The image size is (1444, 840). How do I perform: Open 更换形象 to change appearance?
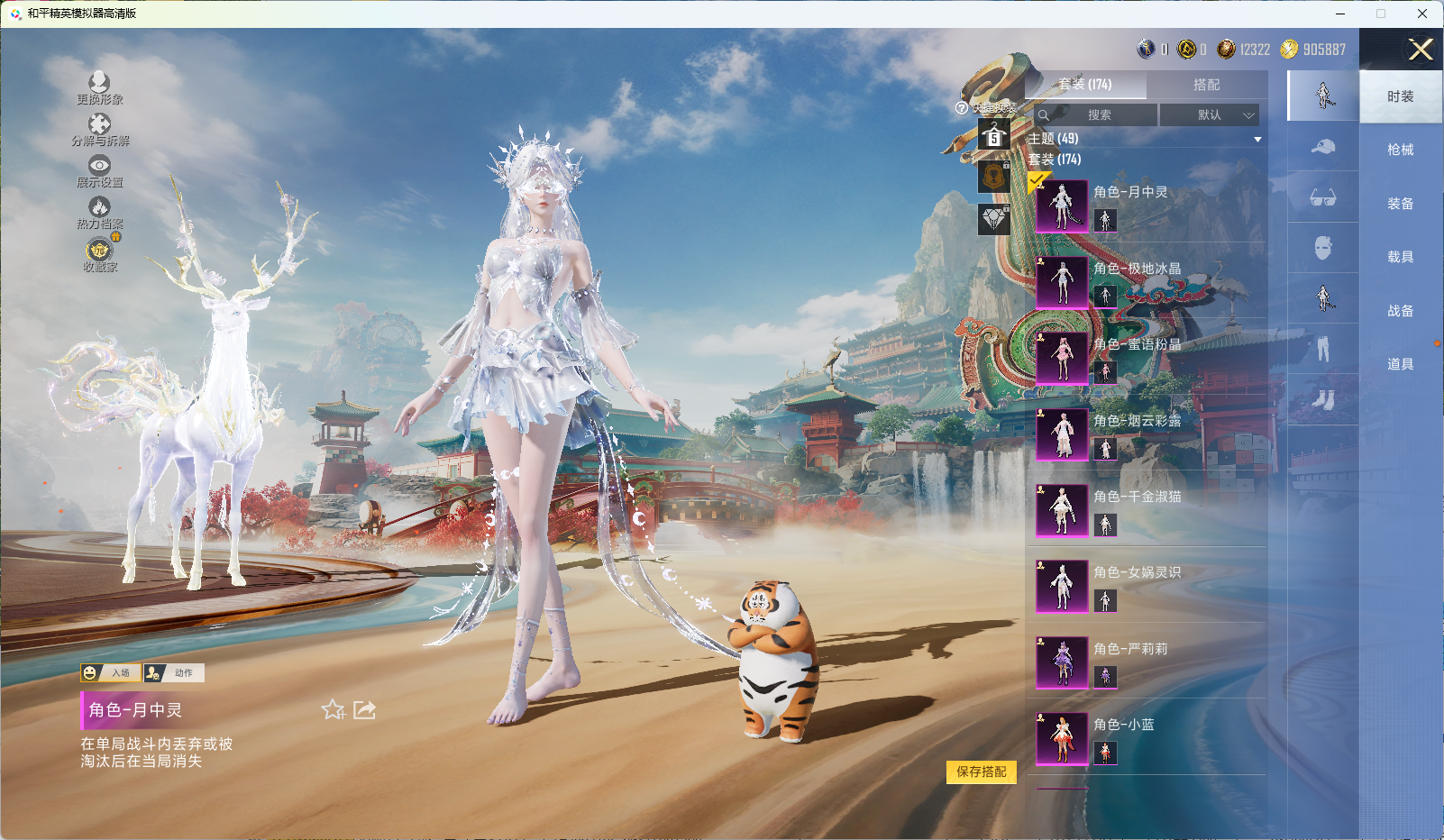[99, 88]
